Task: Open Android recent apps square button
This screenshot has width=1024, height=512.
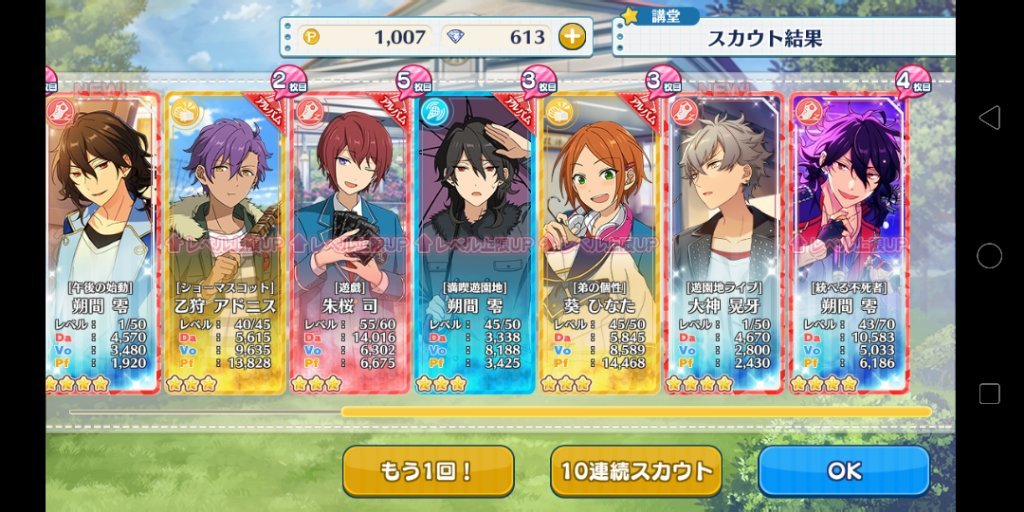Action: pyautogui.click(x=989, y=394)
